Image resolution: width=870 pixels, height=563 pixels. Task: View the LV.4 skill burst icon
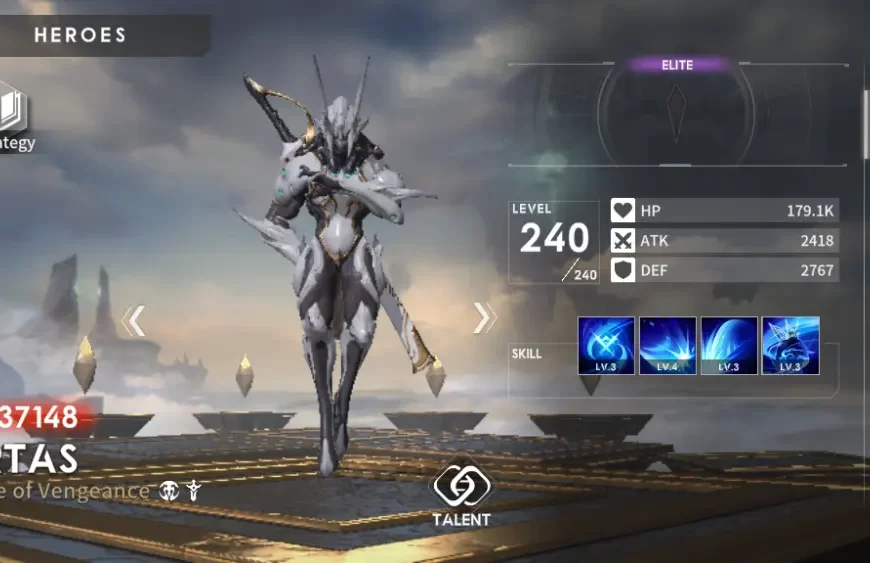coord(667,345)
